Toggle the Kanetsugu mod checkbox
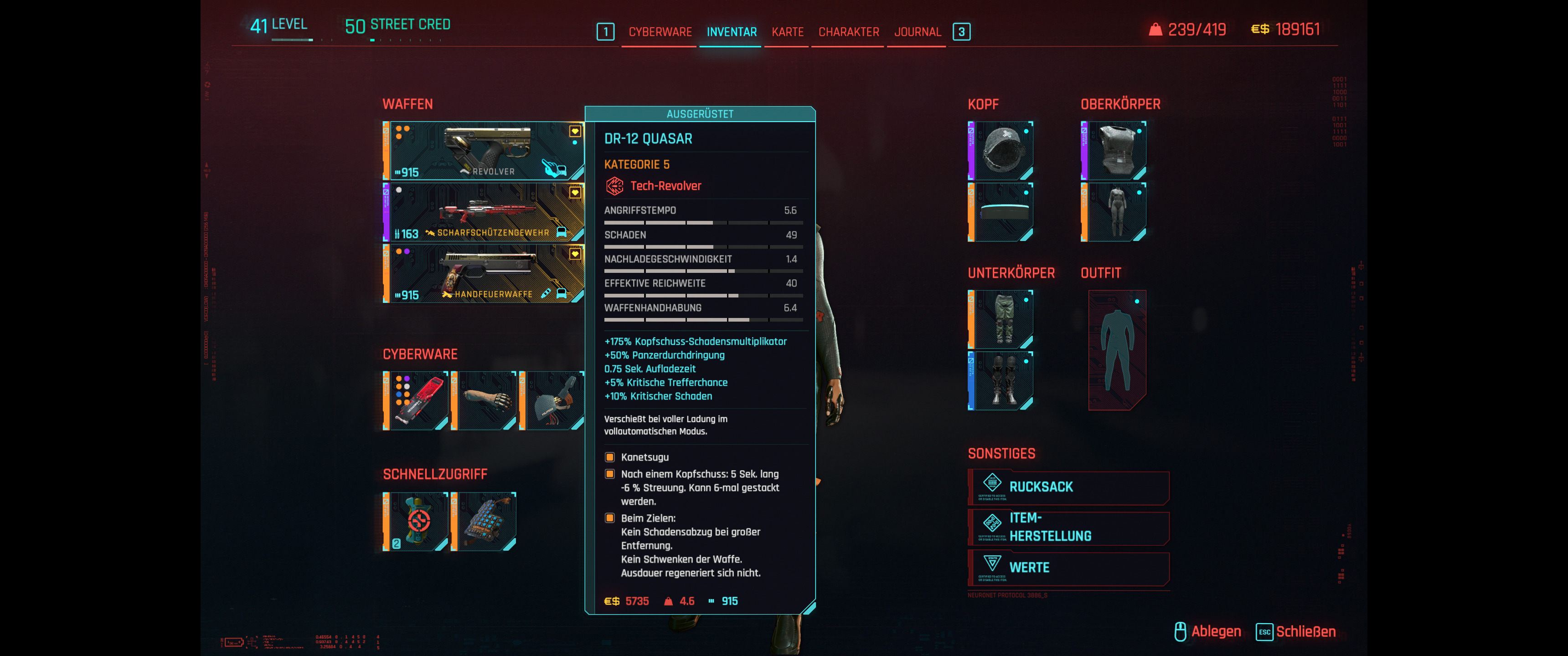Viewport: 1568px width, 656px height. point(610,456)
